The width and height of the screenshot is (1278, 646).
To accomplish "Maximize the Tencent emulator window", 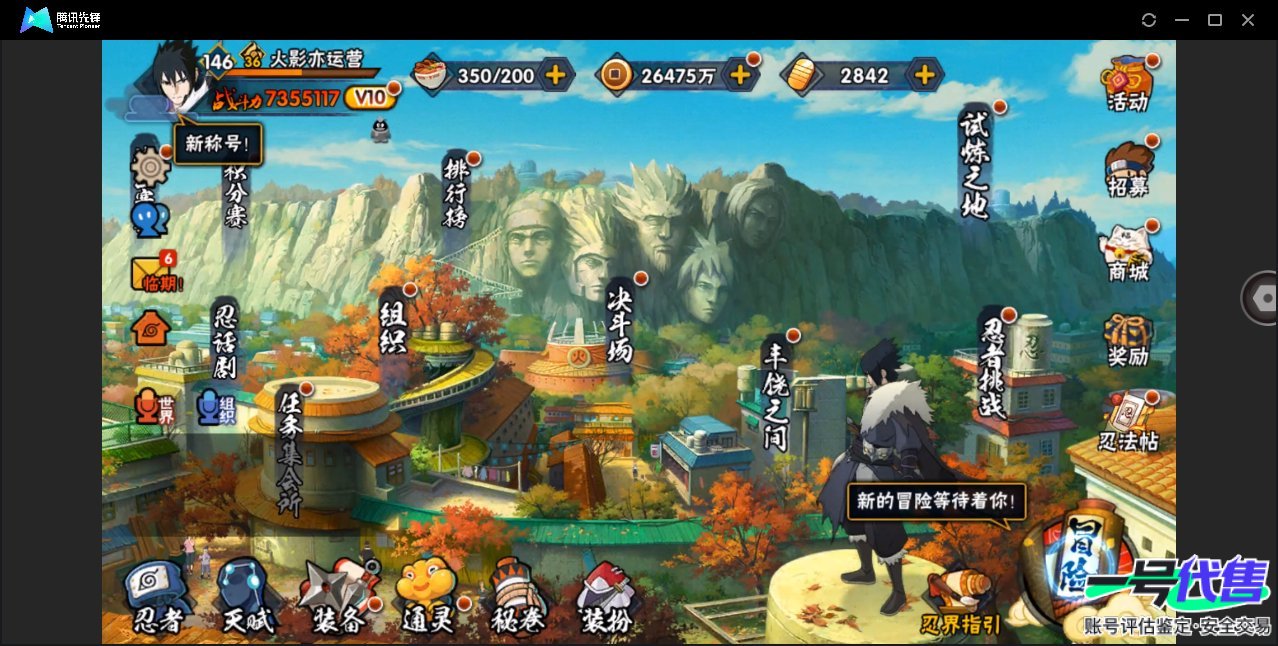I will [x=1215, y=20].
